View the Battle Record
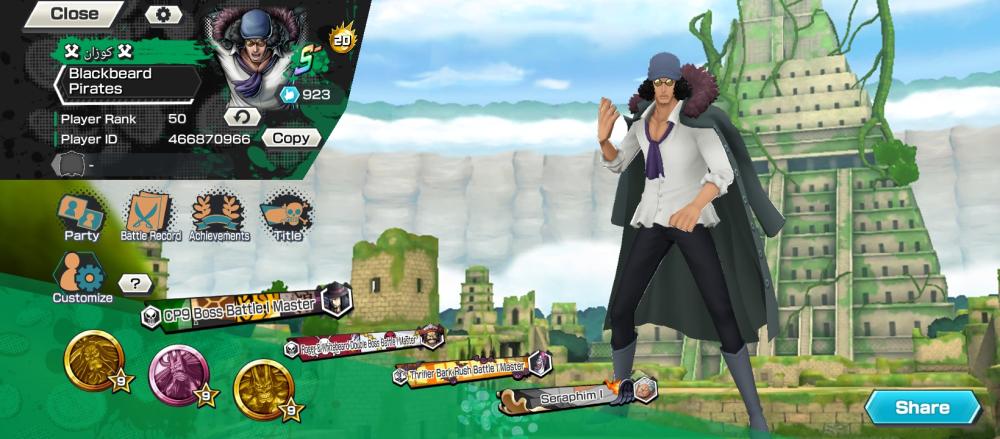This screenshot has width=1000, height=439. pyautogui.click(x=150, y=216)
